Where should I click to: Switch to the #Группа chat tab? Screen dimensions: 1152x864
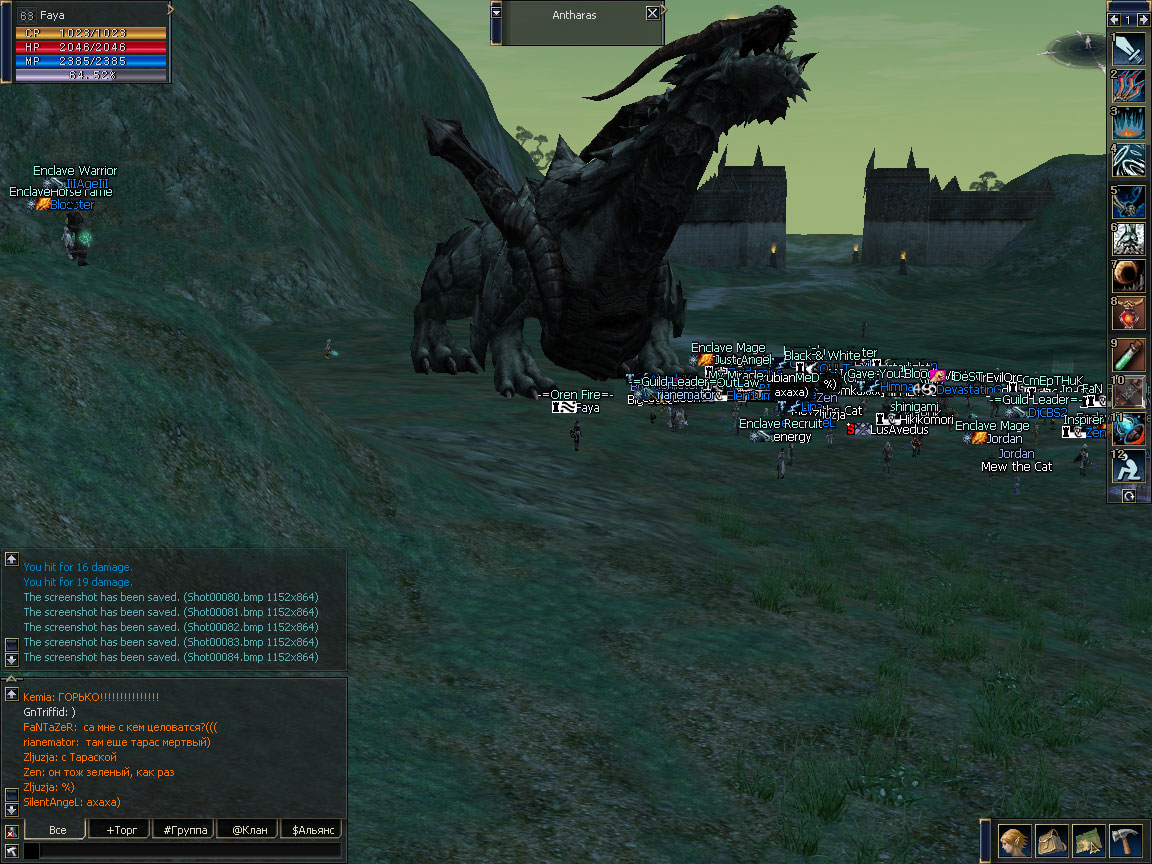coord(183,830)
